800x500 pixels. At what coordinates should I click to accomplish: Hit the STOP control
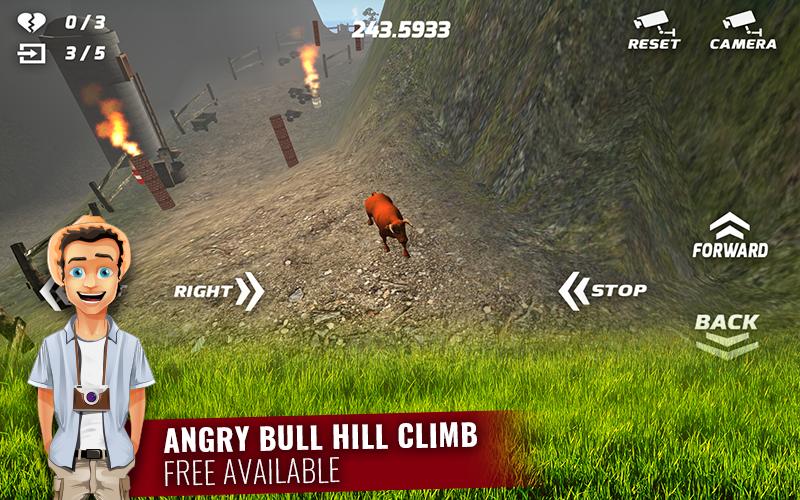pos(602,291)
